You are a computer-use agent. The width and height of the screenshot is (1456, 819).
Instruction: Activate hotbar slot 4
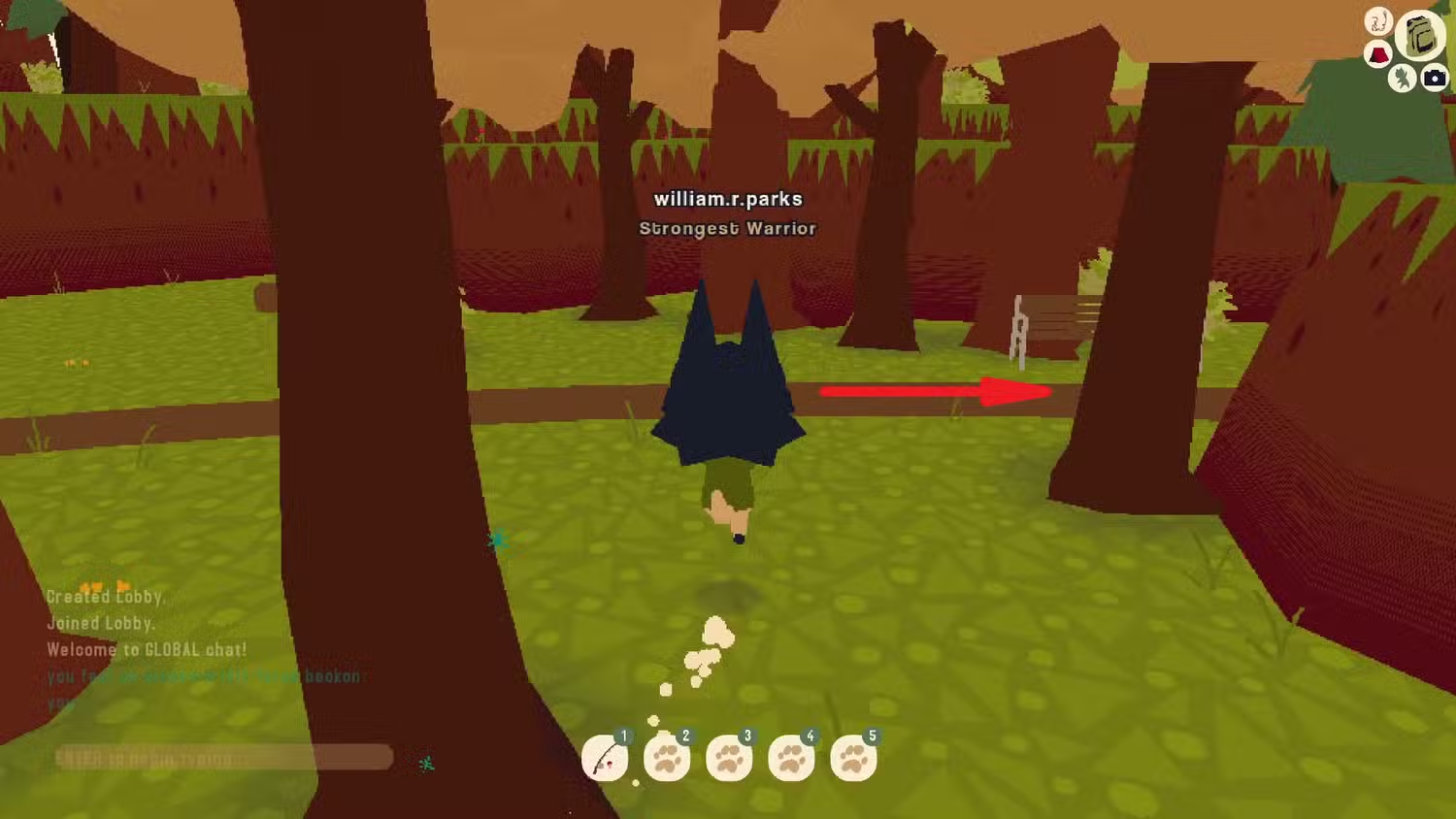pos(791,758)
